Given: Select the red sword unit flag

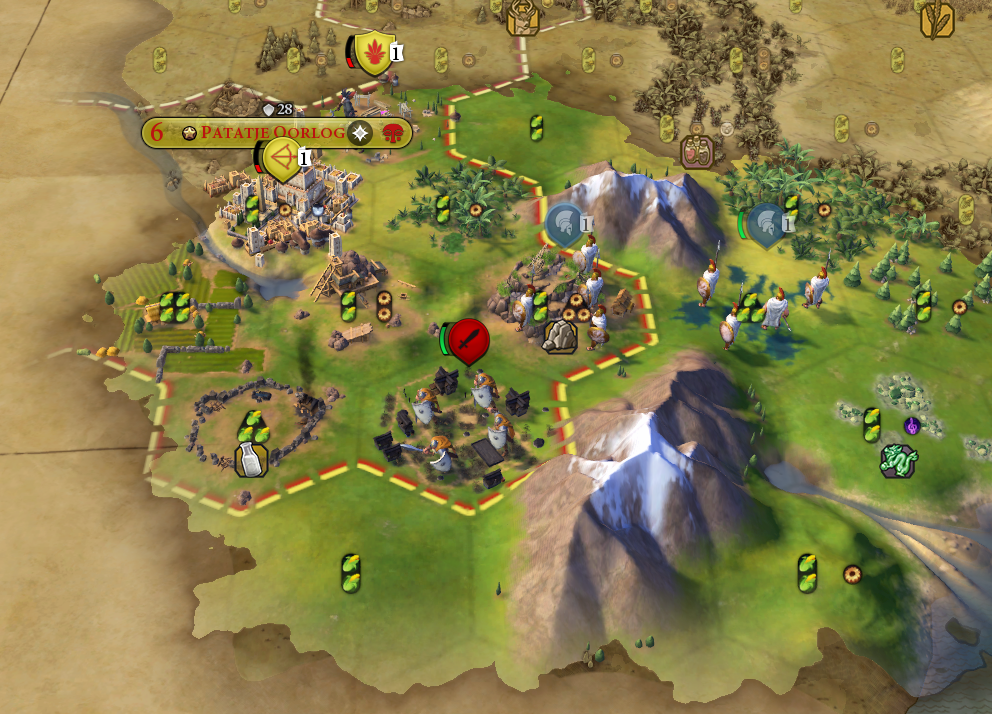Looking at the screenshot, I should [467, 341].
